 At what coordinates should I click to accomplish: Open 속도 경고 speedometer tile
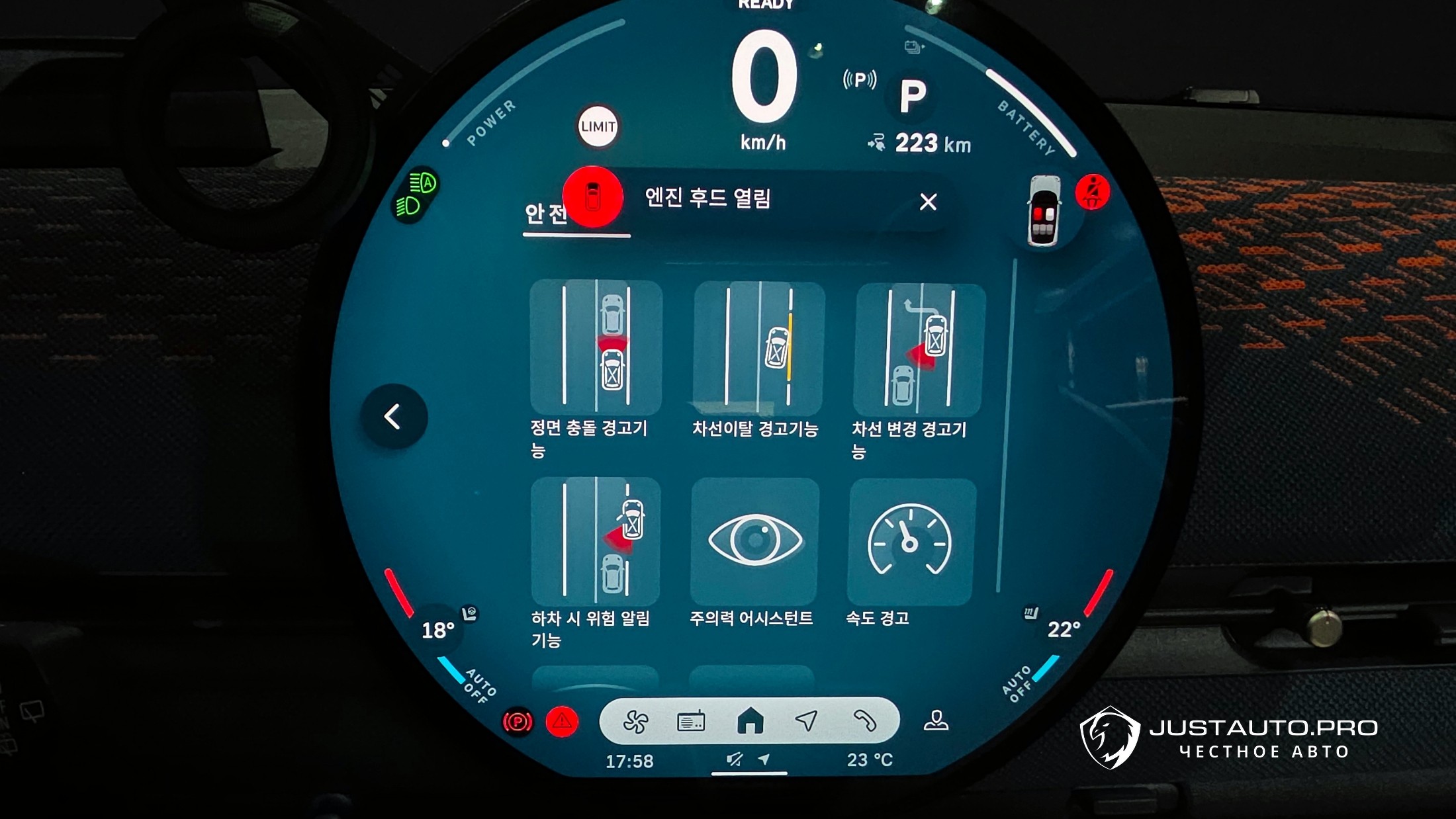[x=911, y=542]
